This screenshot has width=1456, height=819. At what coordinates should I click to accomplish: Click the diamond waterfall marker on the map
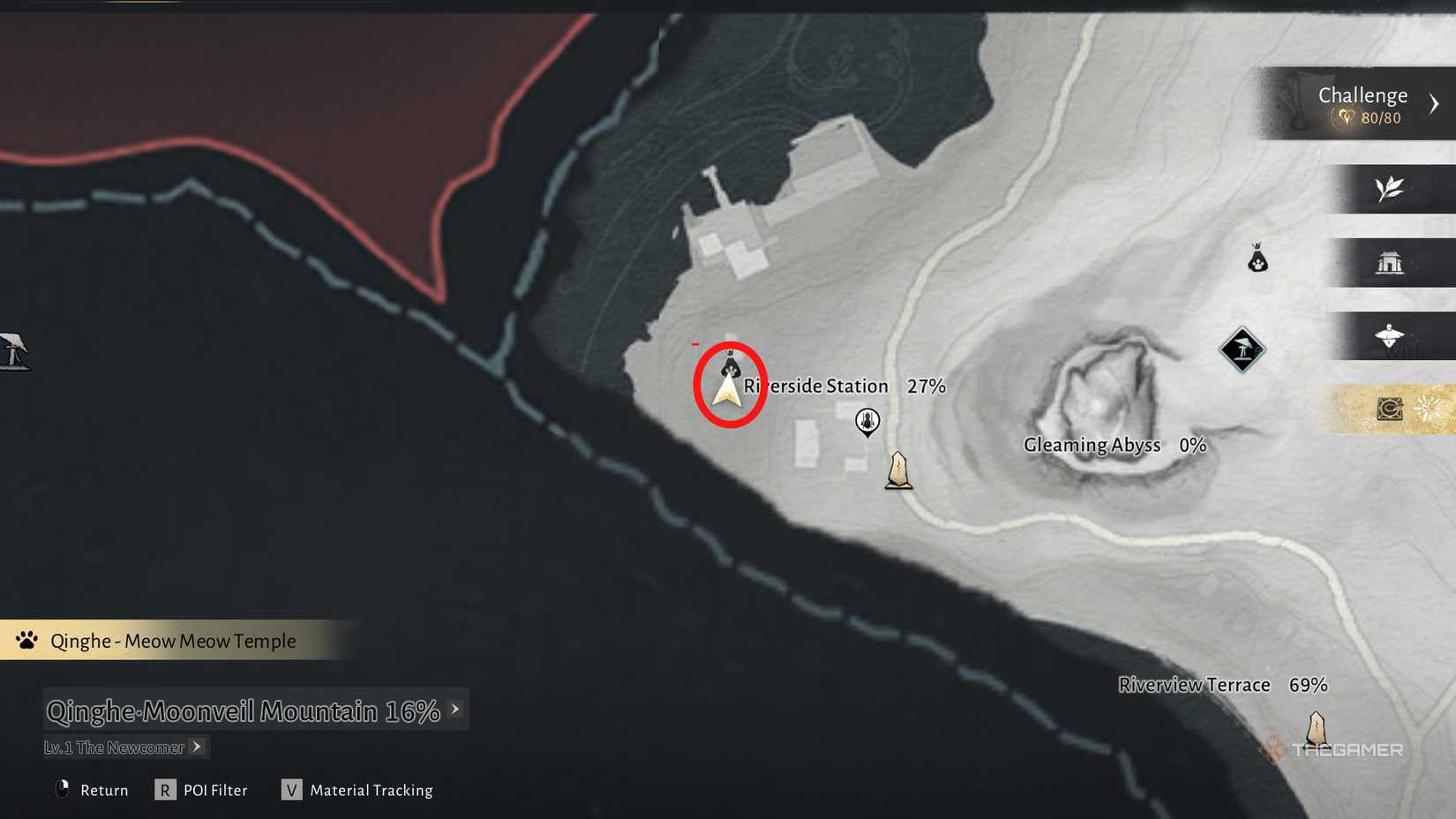click(1243, 348)
